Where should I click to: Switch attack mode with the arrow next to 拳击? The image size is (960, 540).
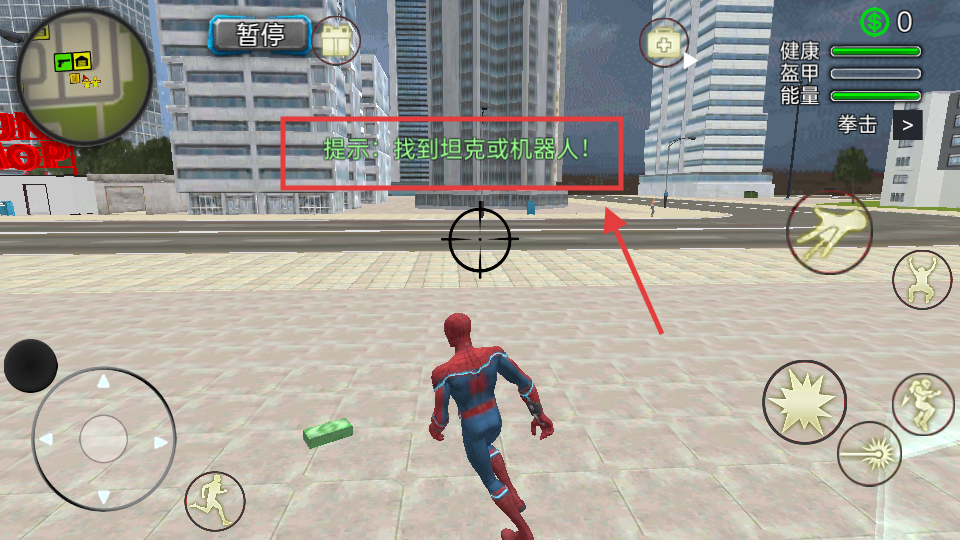coord(907,125)
